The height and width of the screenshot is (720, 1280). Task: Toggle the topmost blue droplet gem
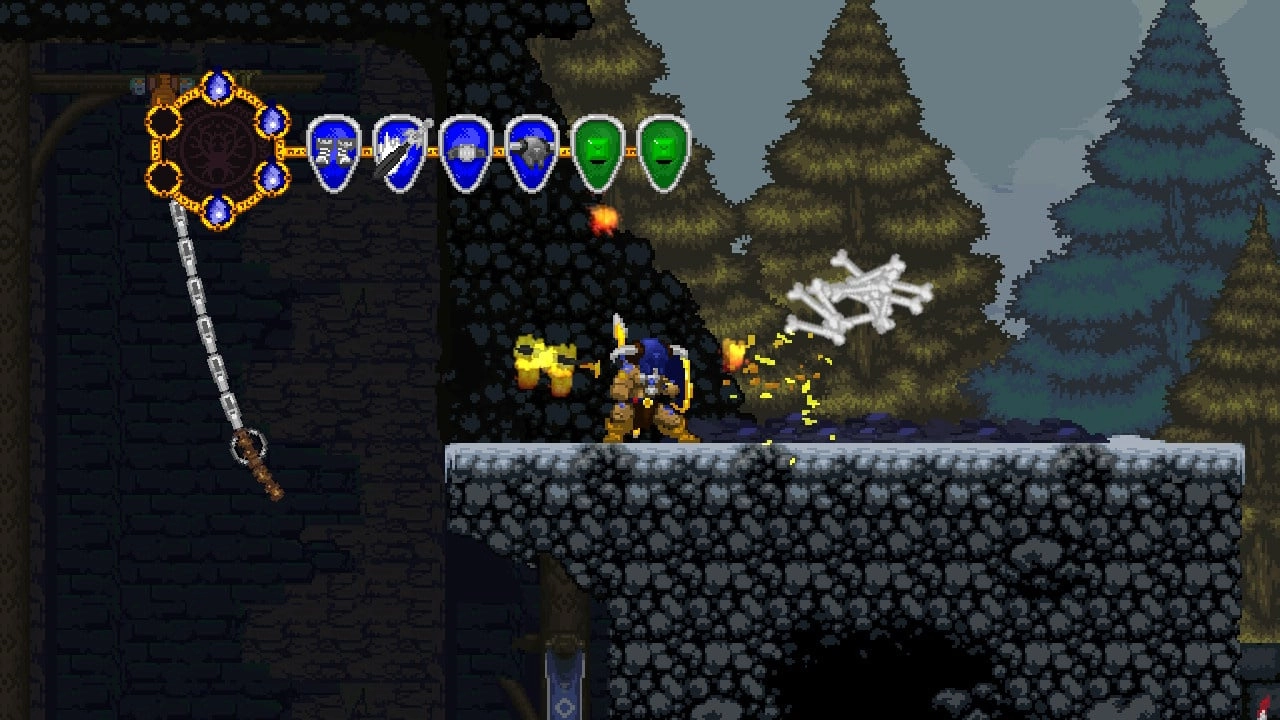click(218, 85)
